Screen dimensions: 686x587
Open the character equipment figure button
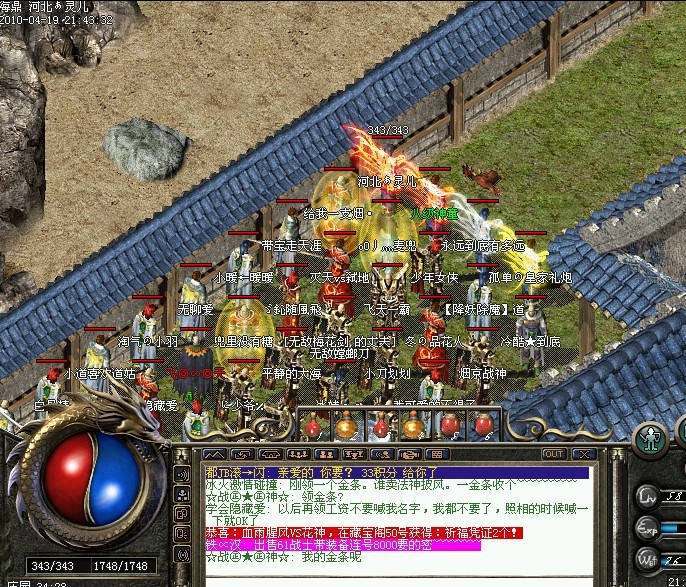pos(652,440)
